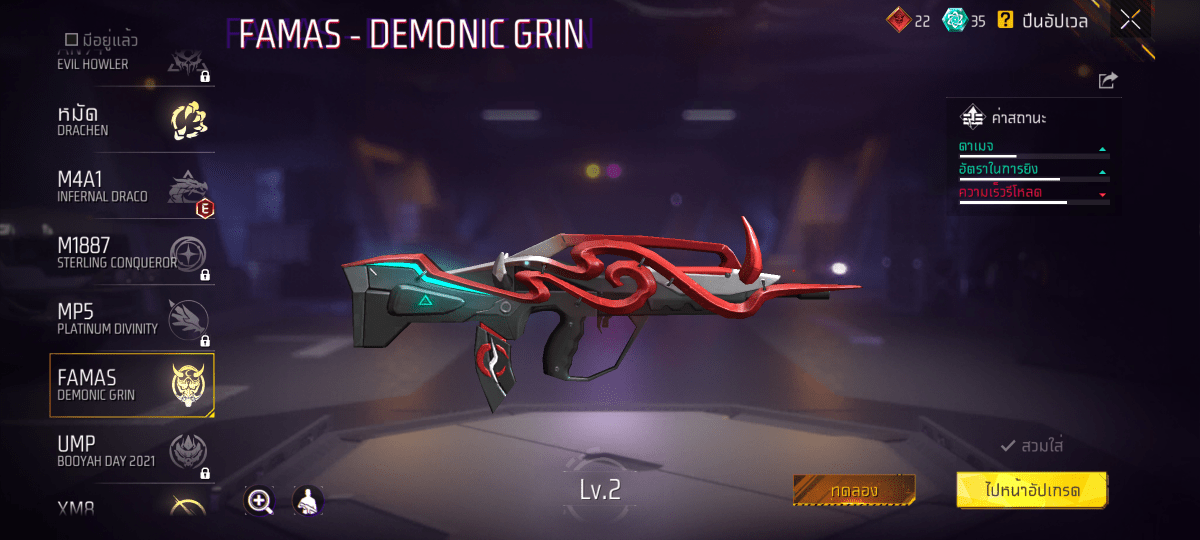Select MP5 Platinum Divinity from the list
This screenshot has height=540, width=1200.
tap(132, 319)
